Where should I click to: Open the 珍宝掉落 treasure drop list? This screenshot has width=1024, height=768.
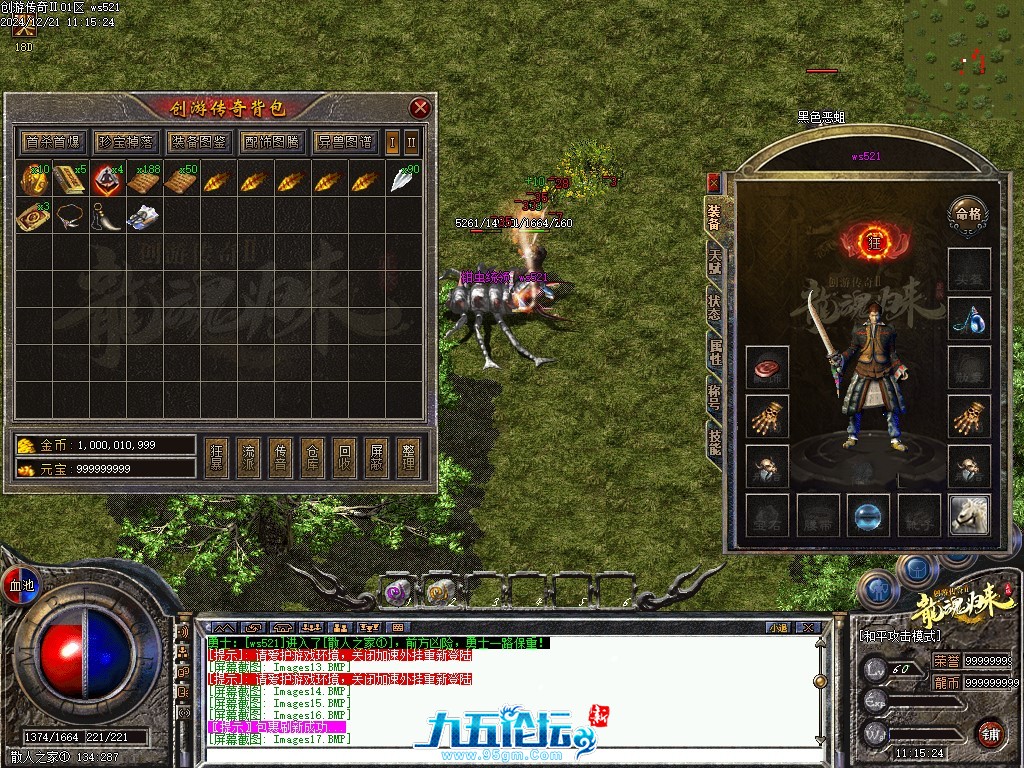click(127, 141)
